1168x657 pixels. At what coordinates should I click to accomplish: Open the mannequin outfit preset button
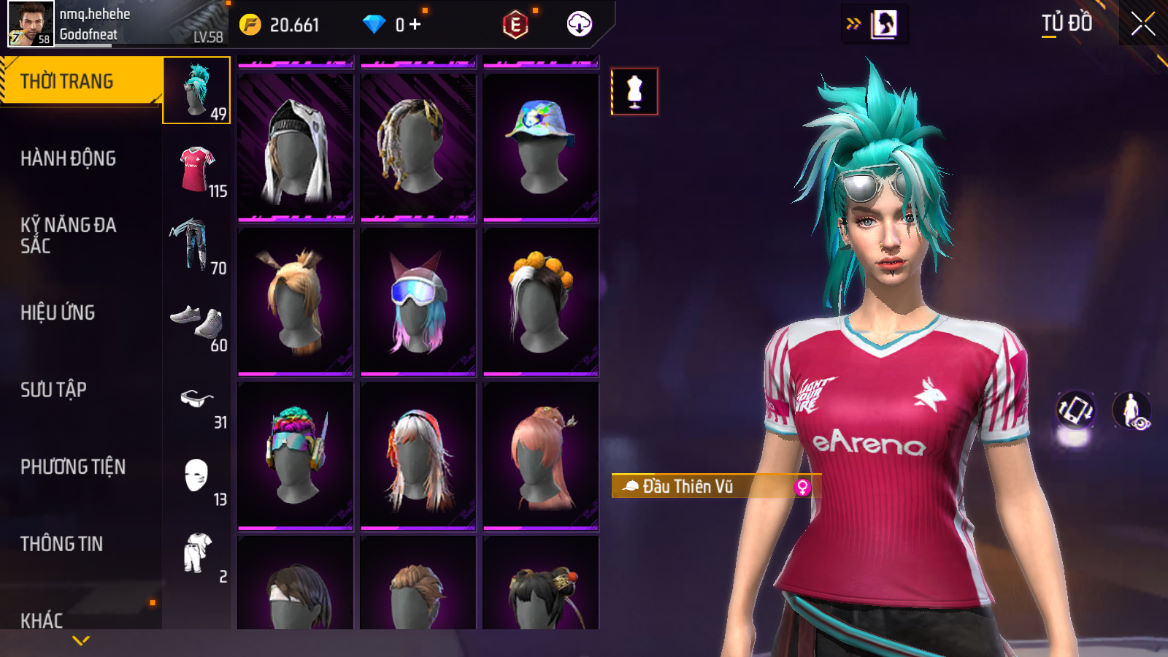coord(635,92)
